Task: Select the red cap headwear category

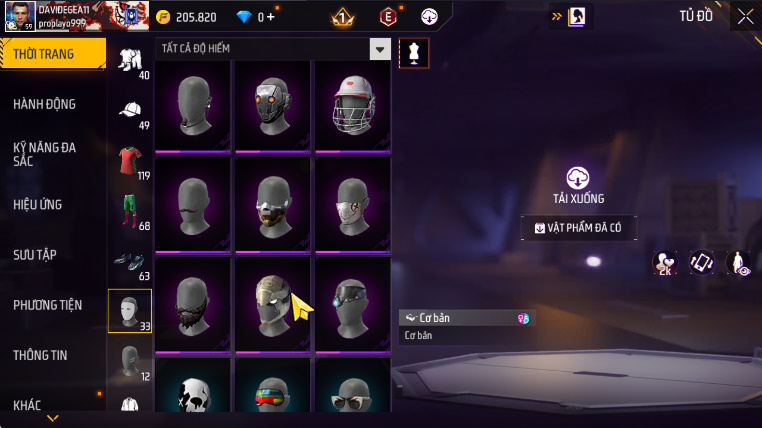Action: click(130, 110)
